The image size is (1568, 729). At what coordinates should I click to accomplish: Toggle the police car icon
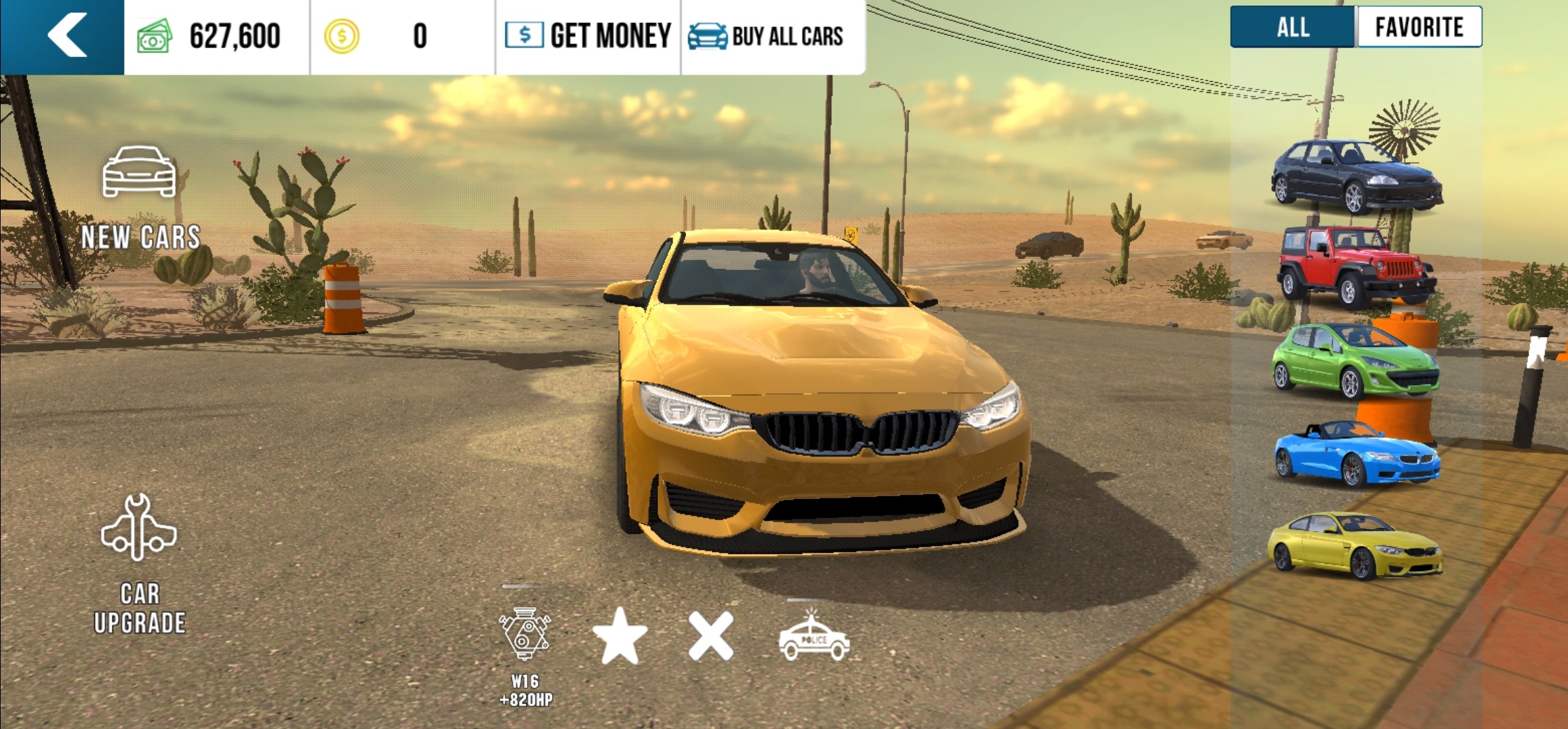[813, 636]
